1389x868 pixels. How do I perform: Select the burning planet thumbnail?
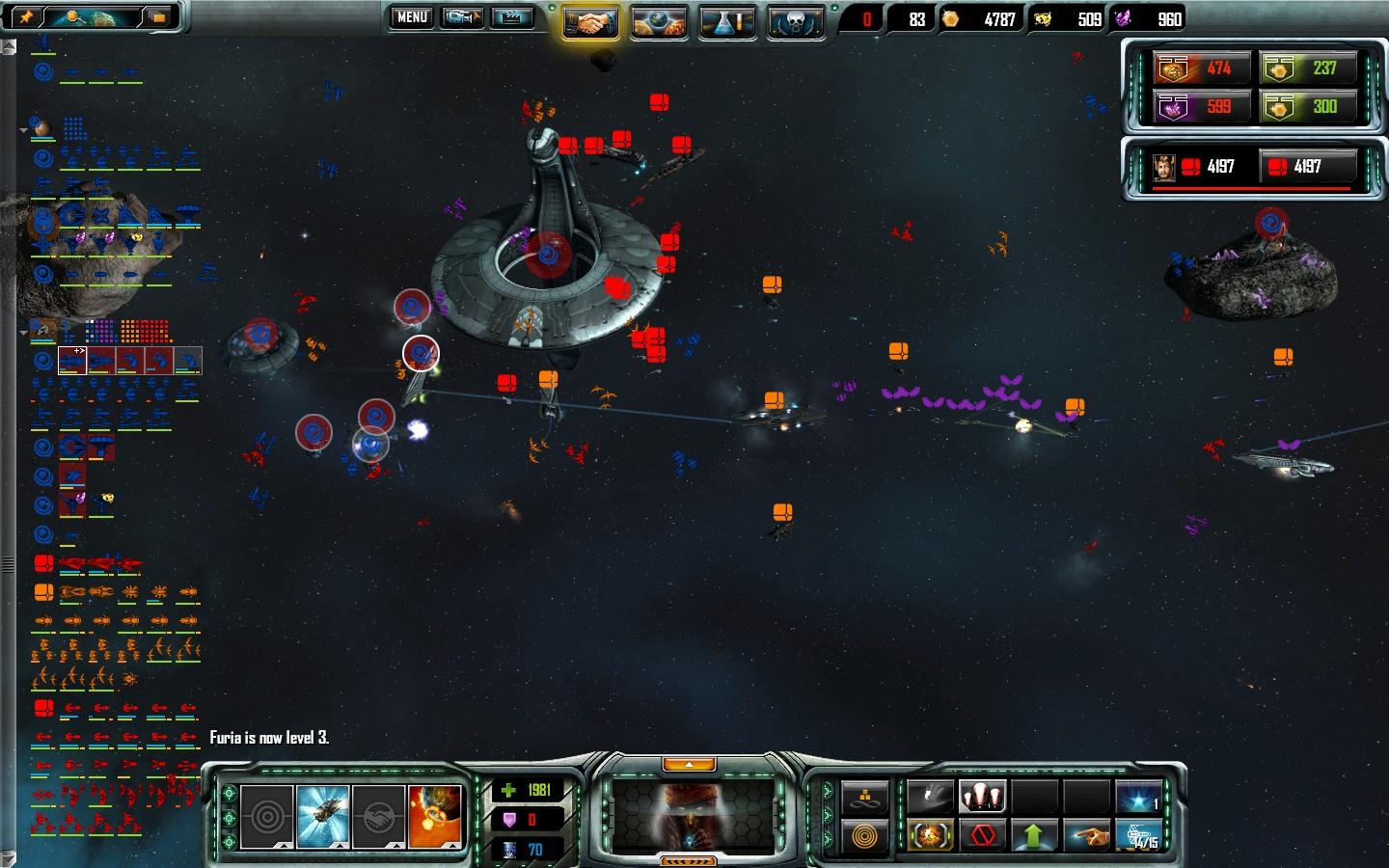434,818
